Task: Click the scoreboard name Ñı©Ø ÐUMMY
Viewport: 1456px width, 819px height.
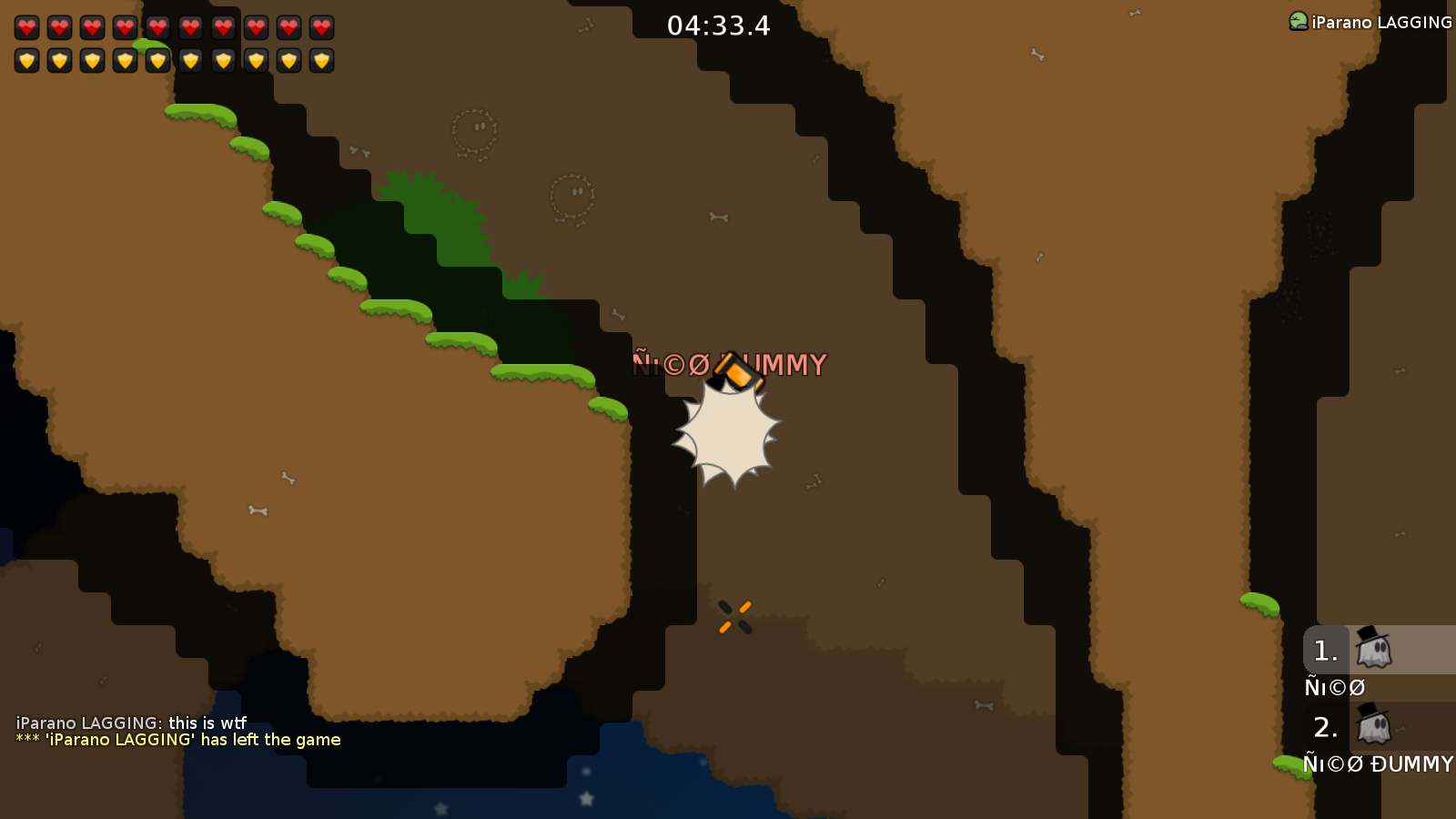Action: pyautogui.click(x=1377, y=765)
